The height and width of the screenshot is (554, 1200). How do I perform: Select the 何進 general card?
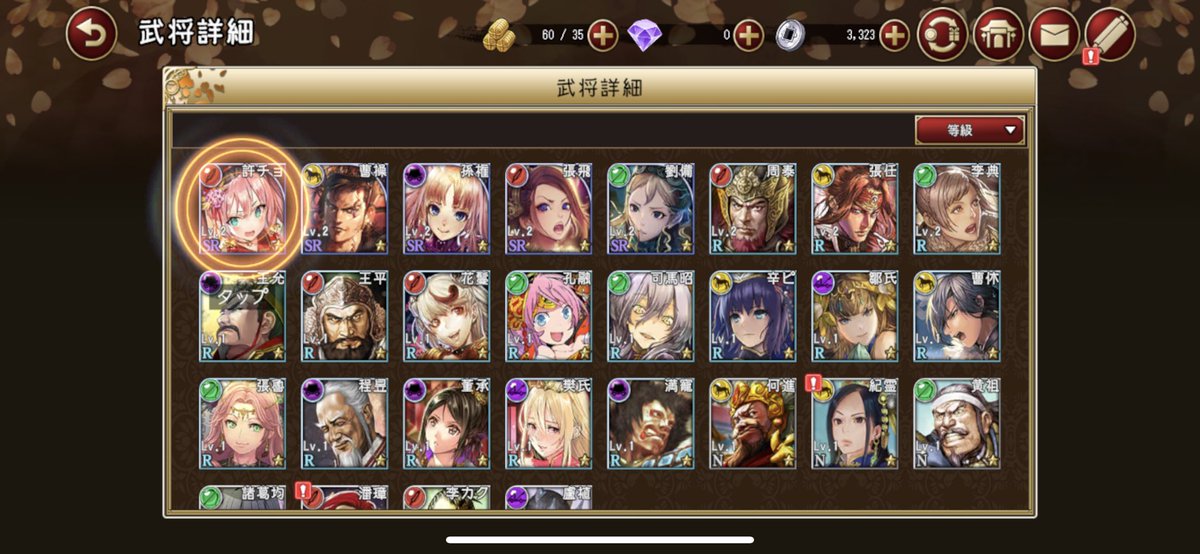tap(753, 423)
